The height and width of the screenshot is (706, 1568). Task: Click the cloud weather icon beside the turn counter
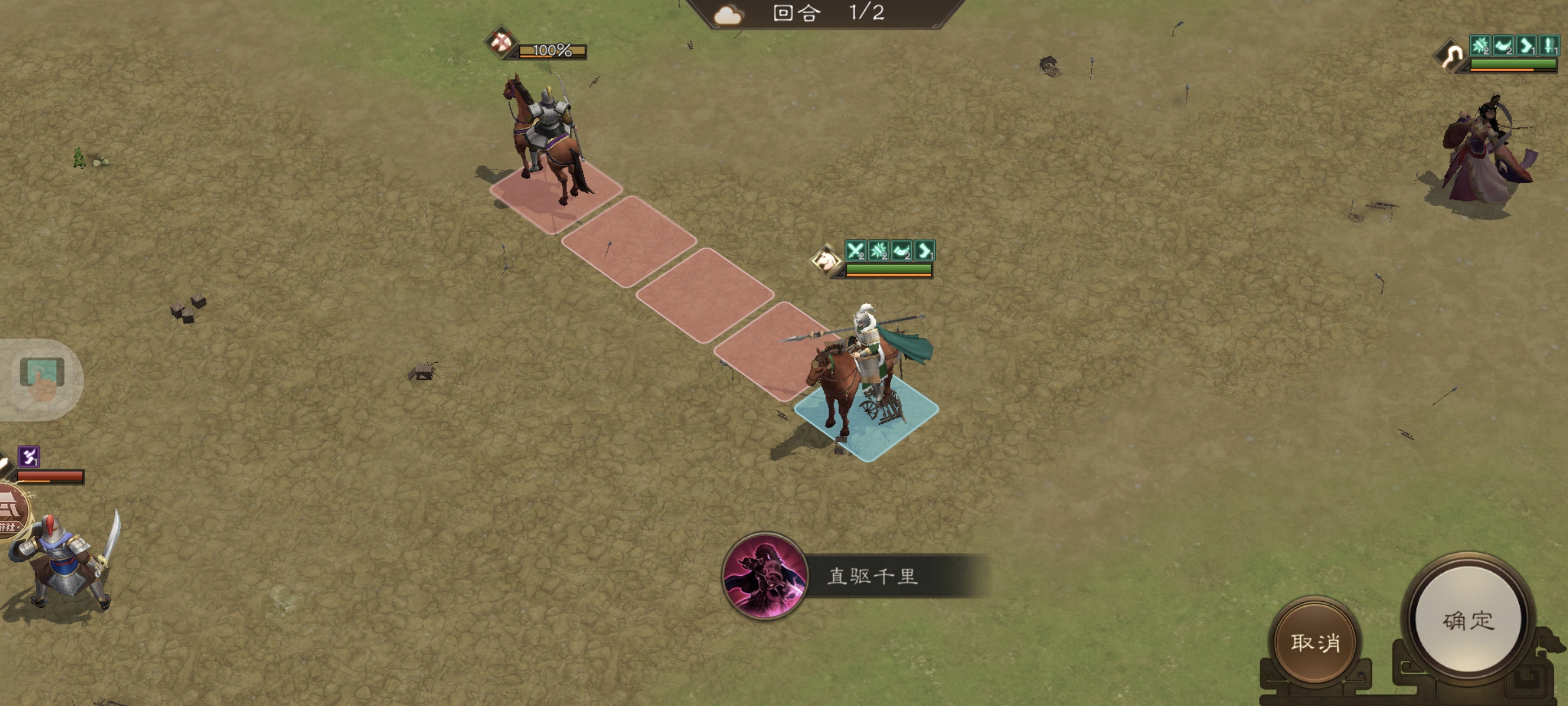(x=728, y=16)
